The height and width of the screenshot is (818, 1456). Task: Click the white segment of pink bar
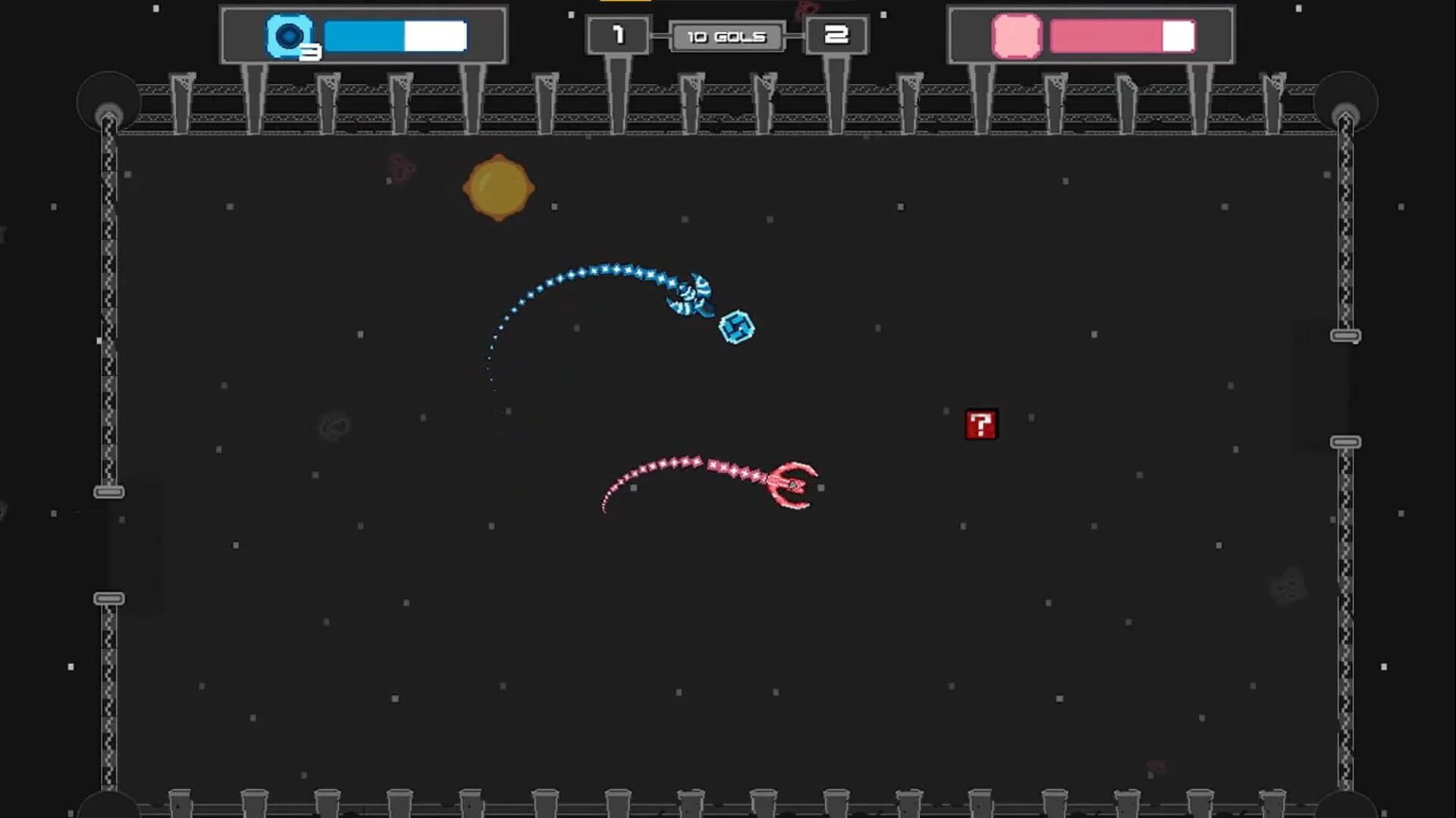1178,35
